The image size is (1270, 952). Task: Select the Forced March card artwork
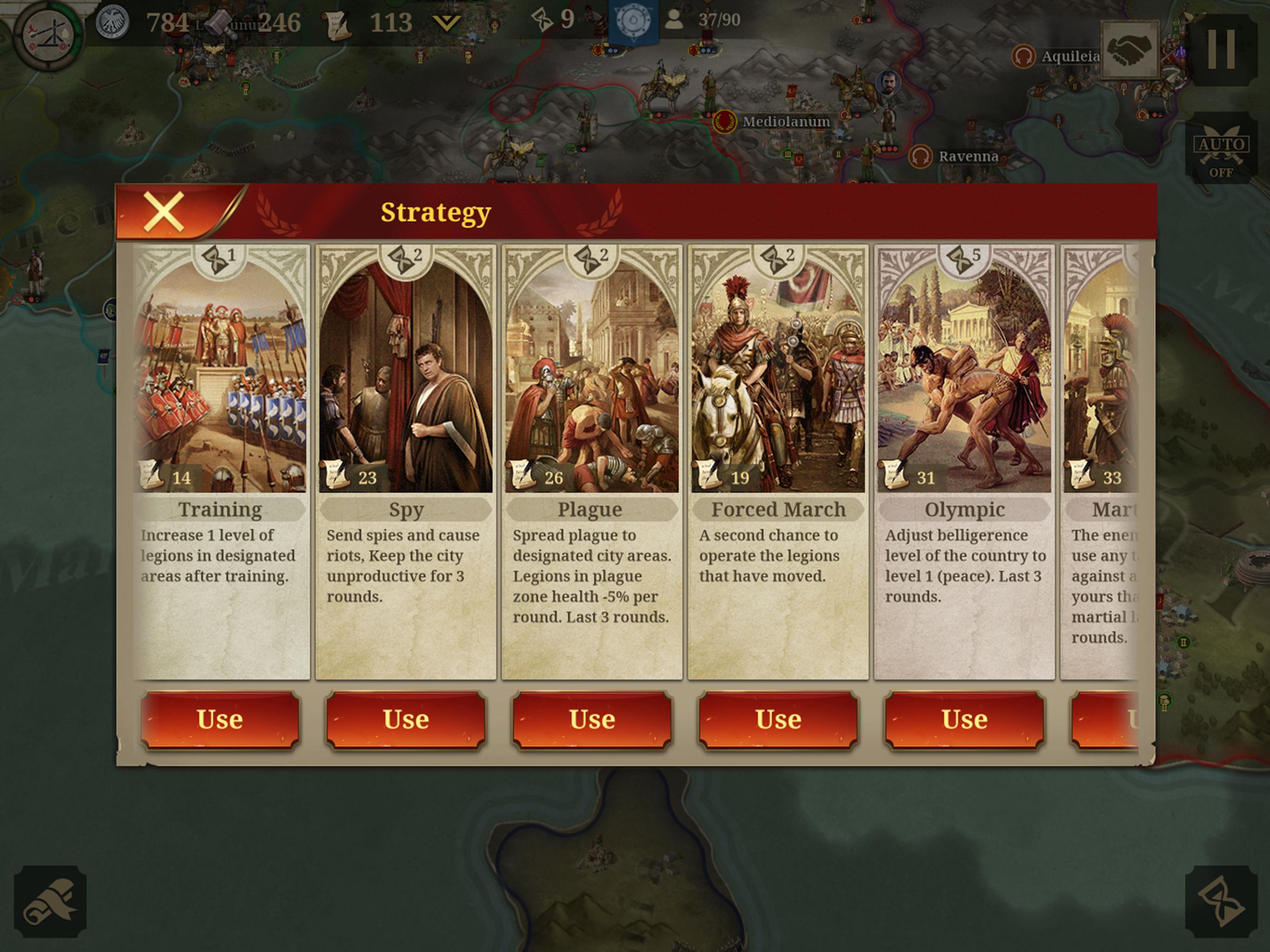778,373
